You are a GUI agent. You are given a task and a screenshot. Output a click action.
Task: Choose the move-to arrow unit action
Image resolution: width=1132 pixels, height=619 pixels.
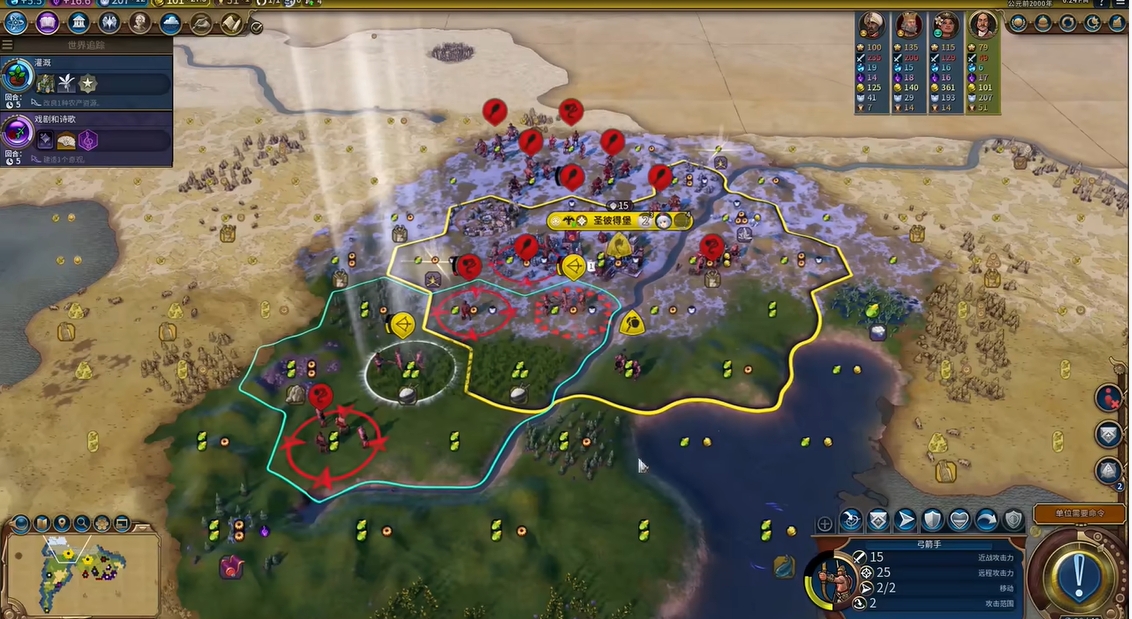[x=905, y=520]
